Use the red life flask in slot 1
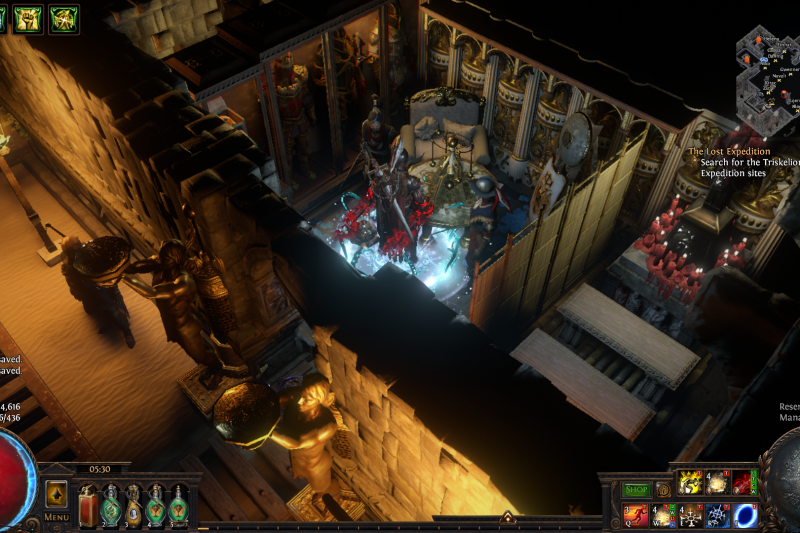This screenshot has width=800, height=533. coord(87,505)
